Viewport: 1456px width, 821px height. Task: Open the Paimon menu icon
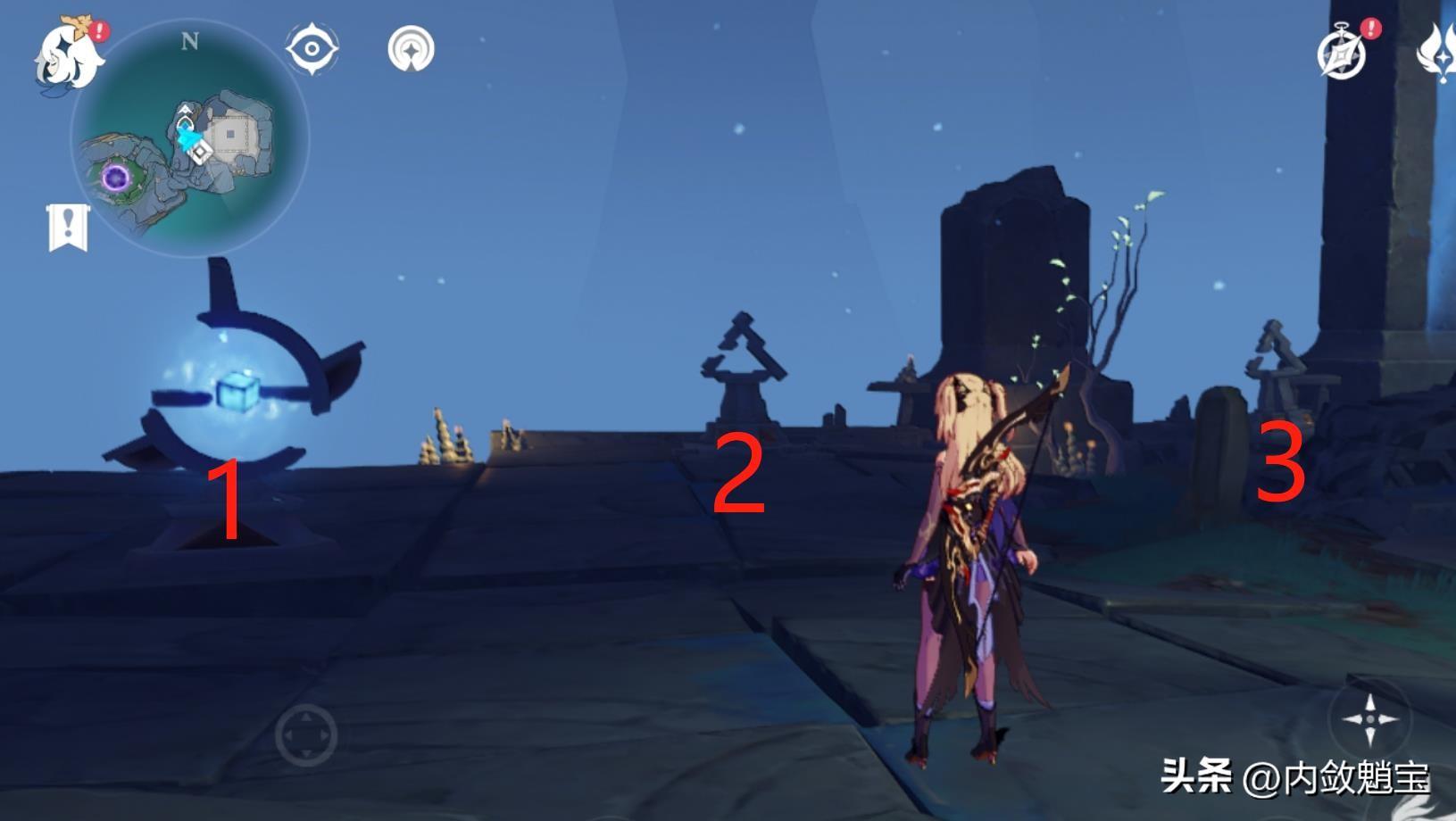(67, 54)
